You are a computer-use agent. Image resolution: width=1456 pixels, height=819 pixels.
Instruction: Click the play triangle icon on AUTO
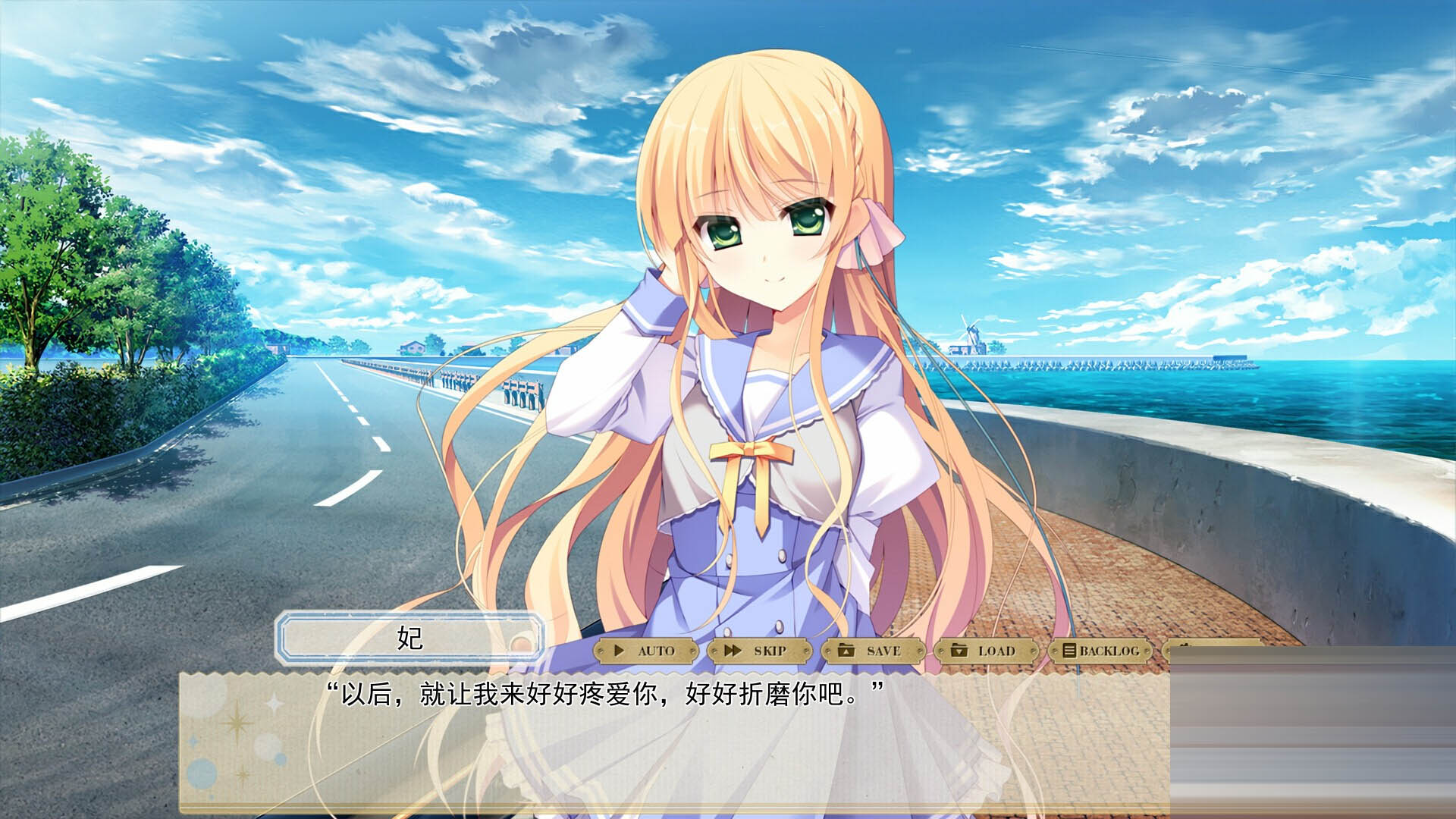(x=620, y=651)
